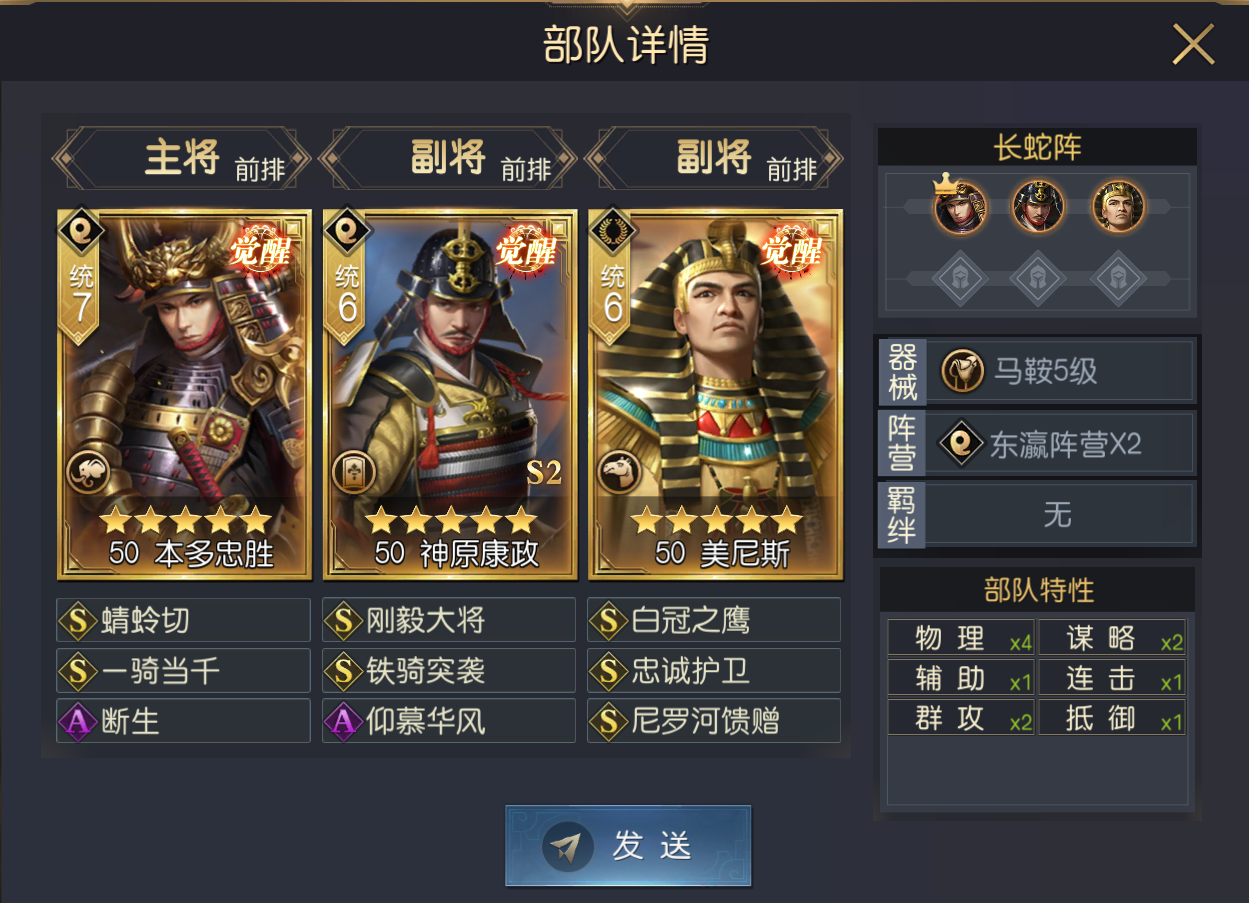
Task: View the 东瀛阵营X2 faction bonus
Action: click(1060, 444)
